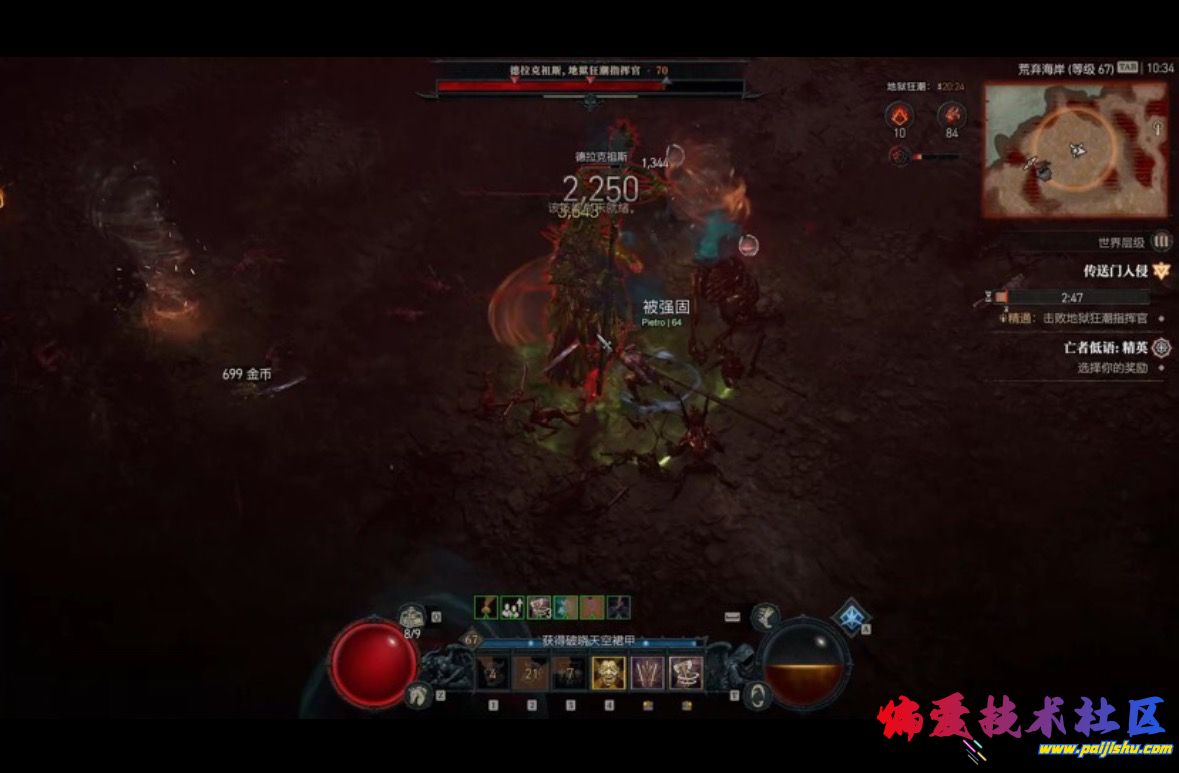This screenshot has width=1179, height=773.
Task: Open the minimap in the top-right corner
Action: coord(1075,149)
